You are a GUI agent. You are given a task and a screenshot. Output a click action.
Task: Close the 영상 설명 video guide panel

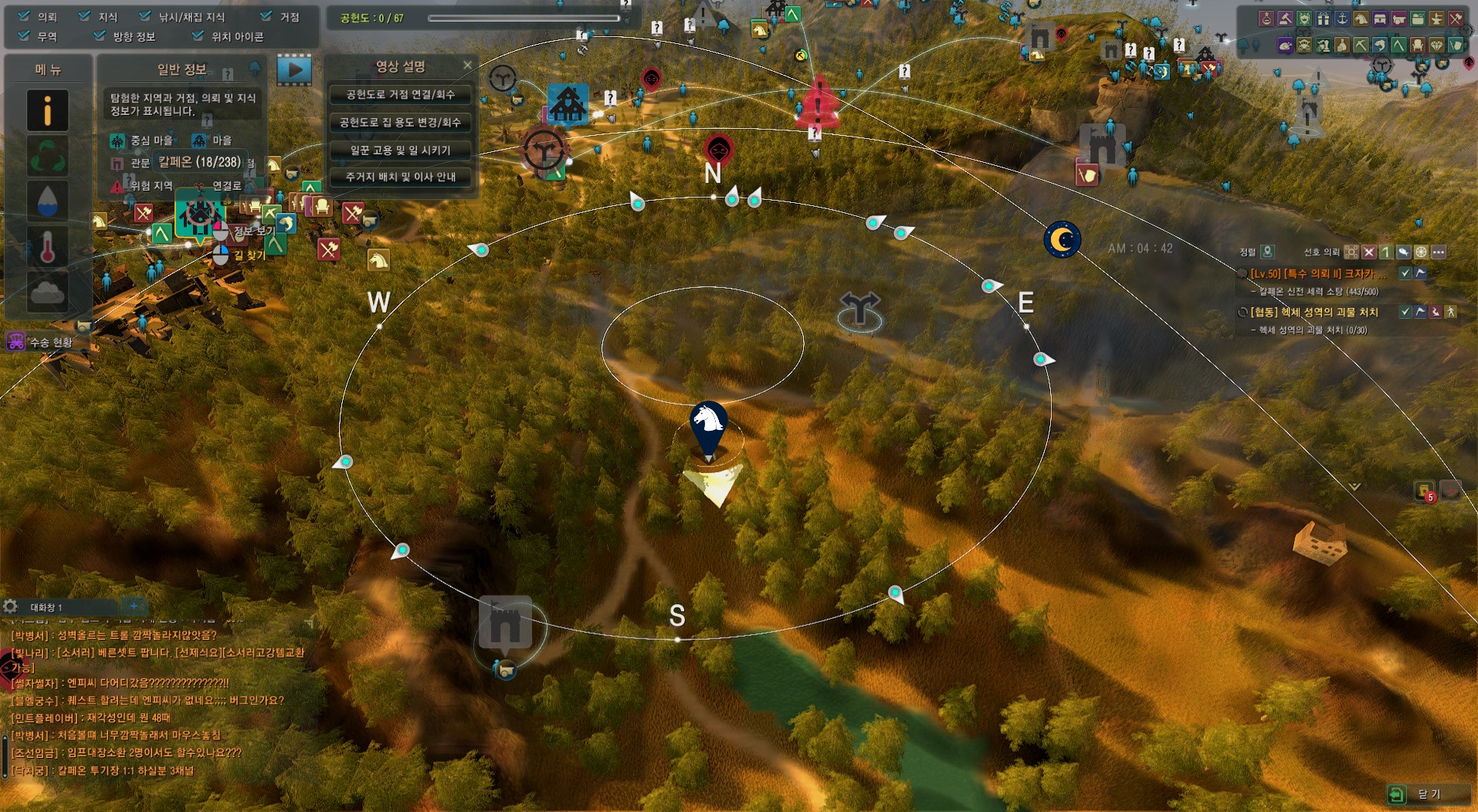tap(467, 66)
